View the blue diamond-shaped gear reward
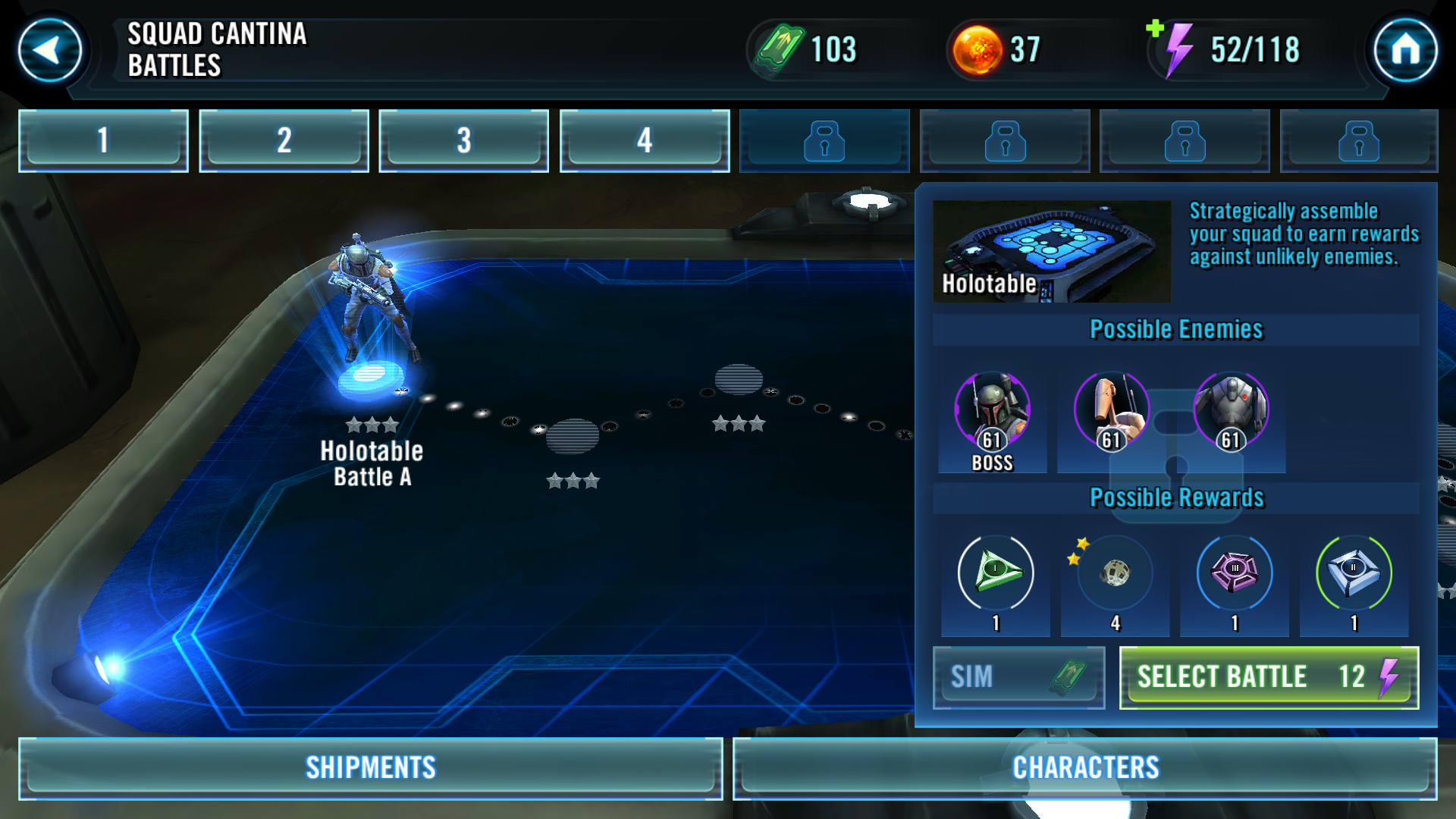Image resolution: width=1456 pixels, height=819 pixels. (1354, 573)
